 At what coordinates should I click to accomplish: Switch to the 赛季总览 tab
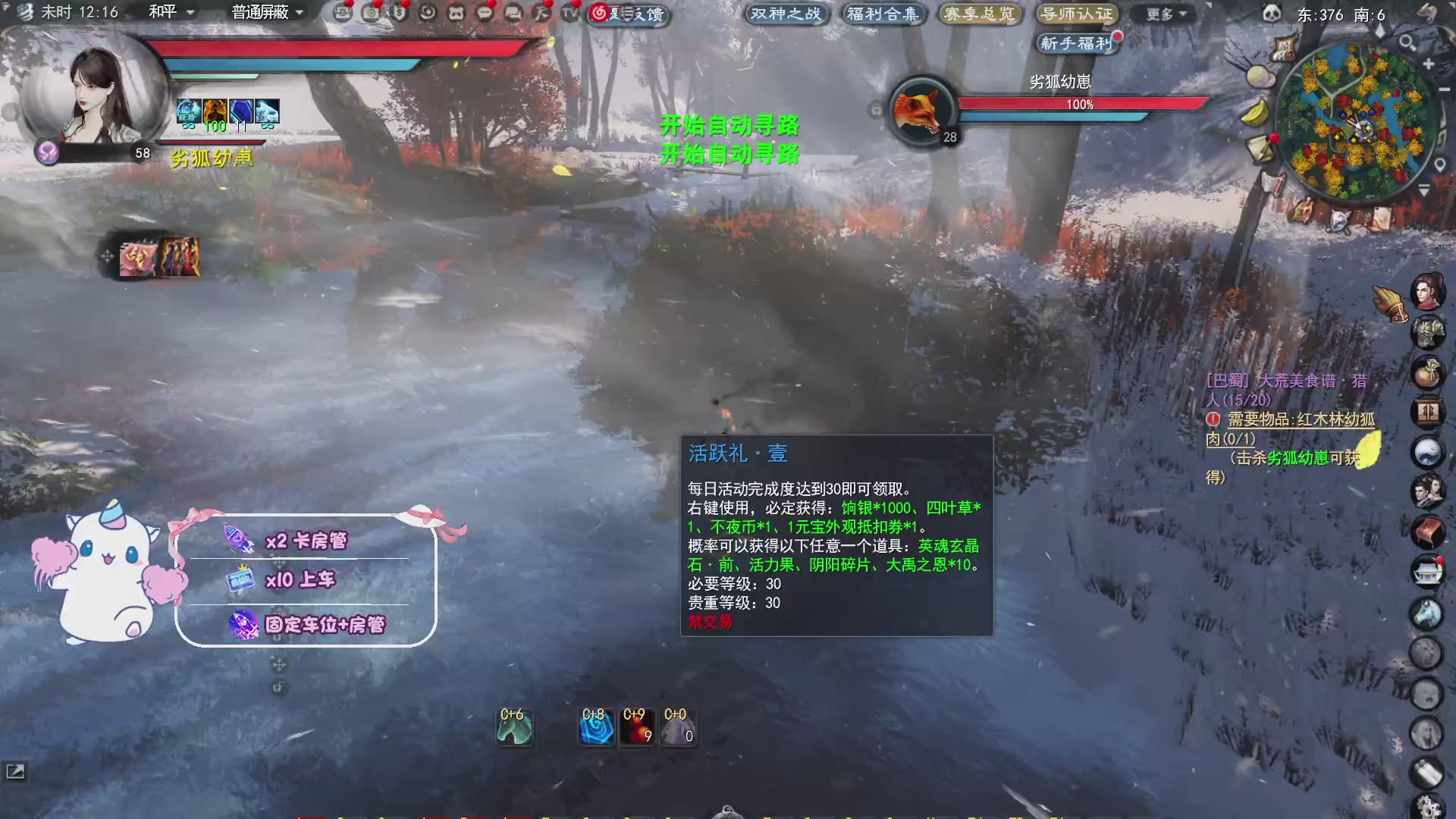981,14
